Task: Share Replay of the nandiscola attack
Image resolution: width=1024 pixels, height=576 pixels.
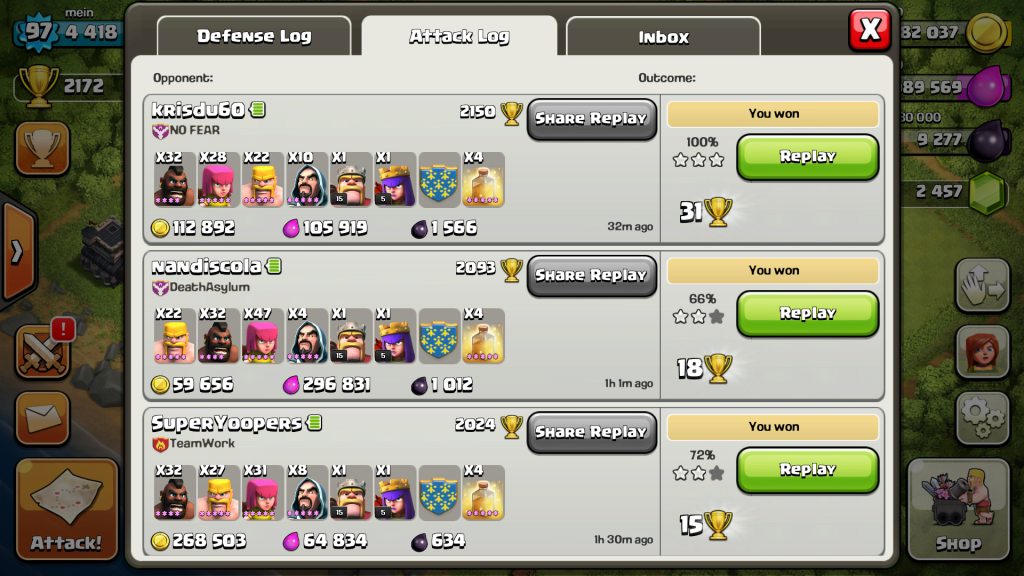Action: [591, 275]
